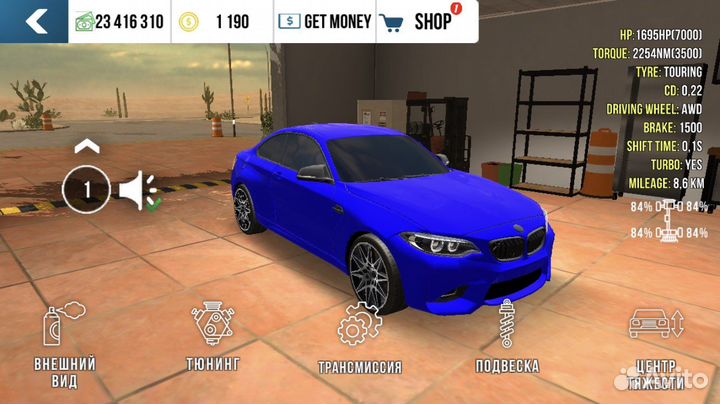
Task: Click the up chevron arrow
Action: click(x=87, y=146)
